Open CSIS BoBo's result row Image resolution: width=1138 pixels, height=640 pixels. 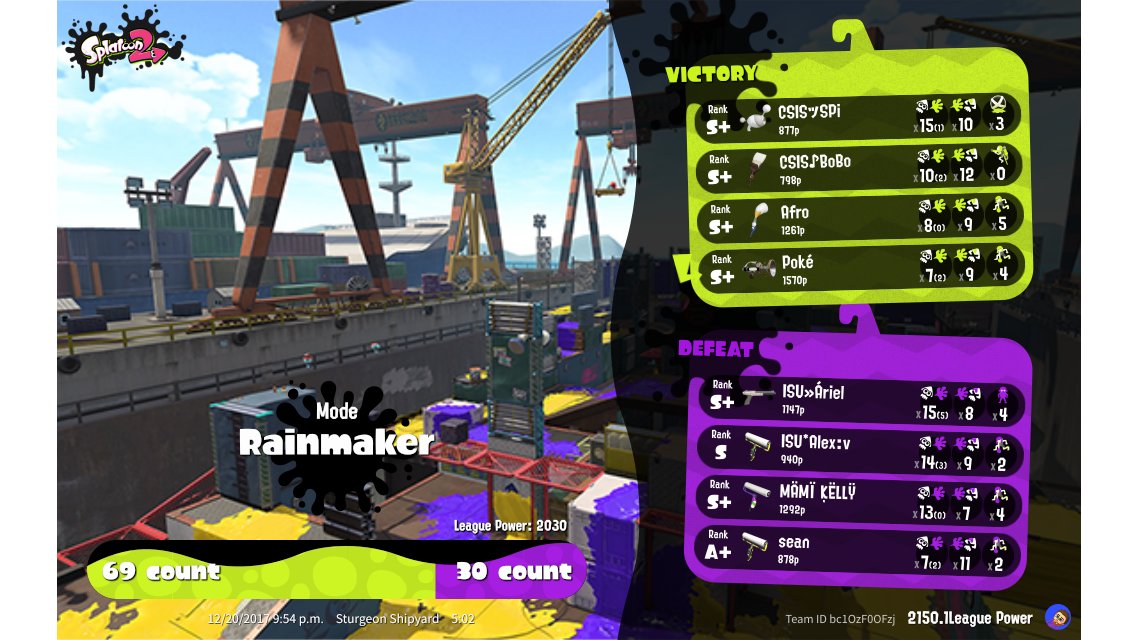pos(858,167)
